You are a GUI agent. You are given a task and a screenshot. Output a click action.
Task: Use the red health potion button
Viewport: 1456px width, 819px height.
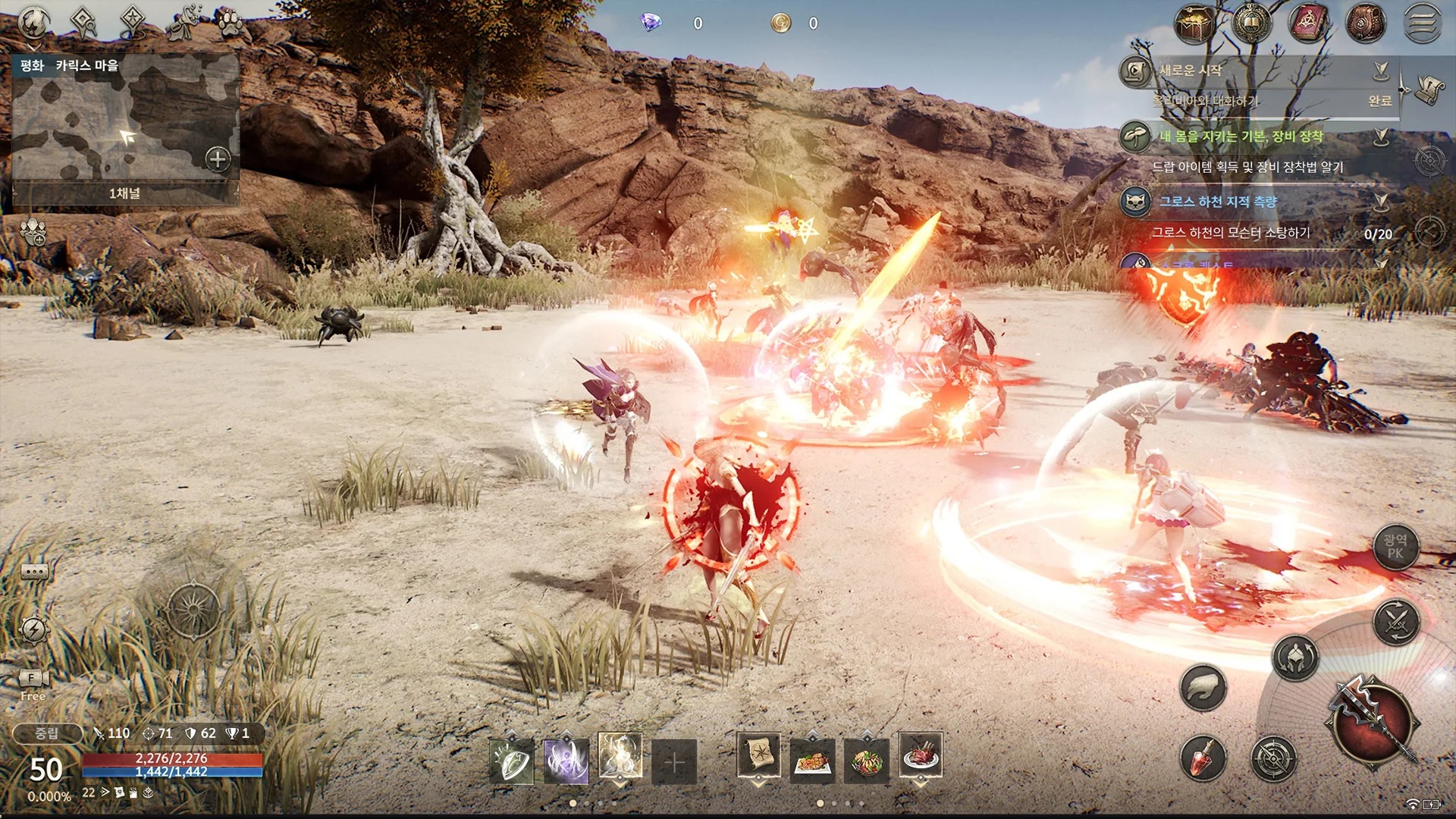(1203, 757)
